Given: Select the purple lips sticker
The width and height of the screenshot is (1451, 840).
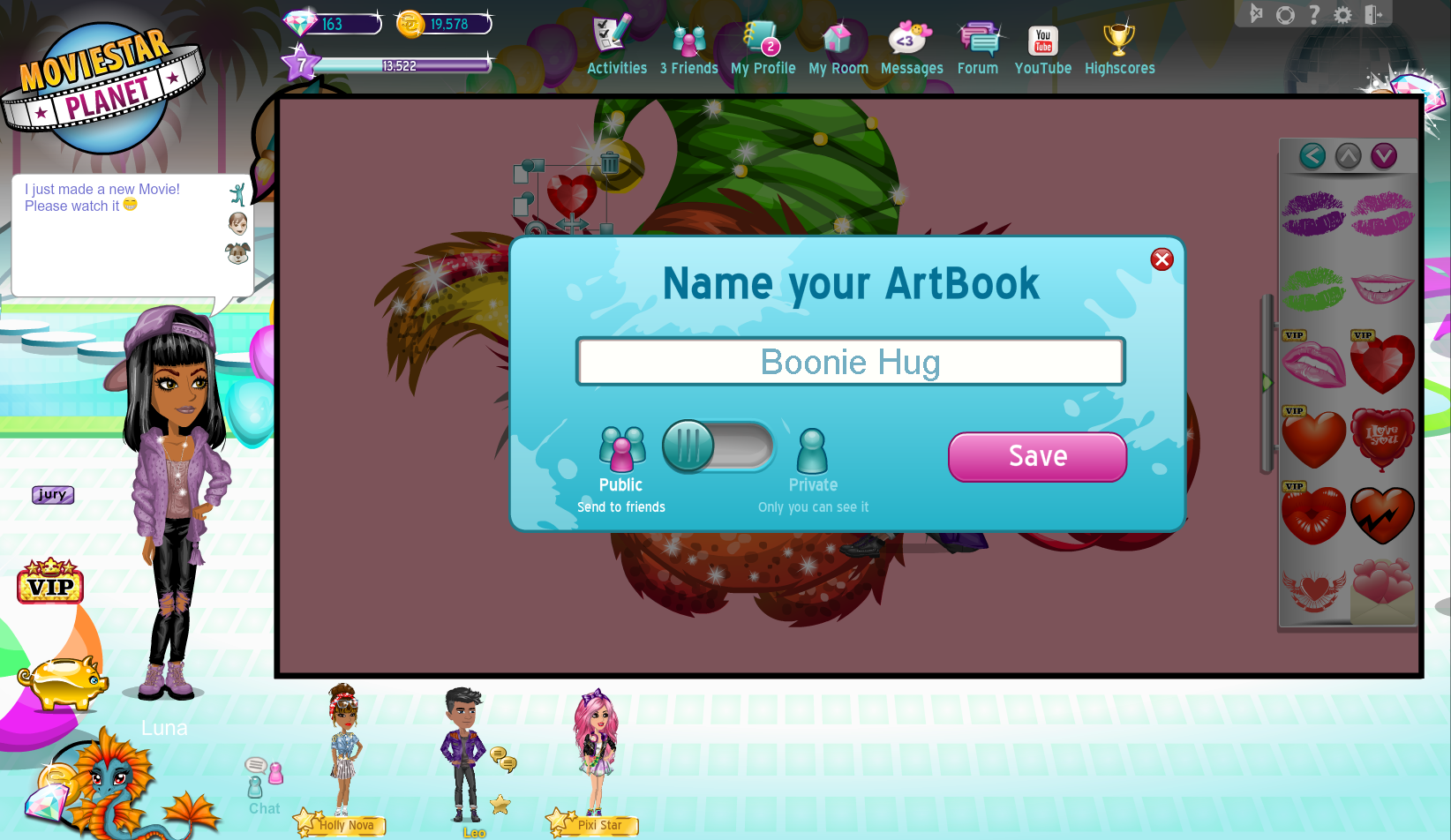Looking at the screenshot, I should [x=1313, y=214].
